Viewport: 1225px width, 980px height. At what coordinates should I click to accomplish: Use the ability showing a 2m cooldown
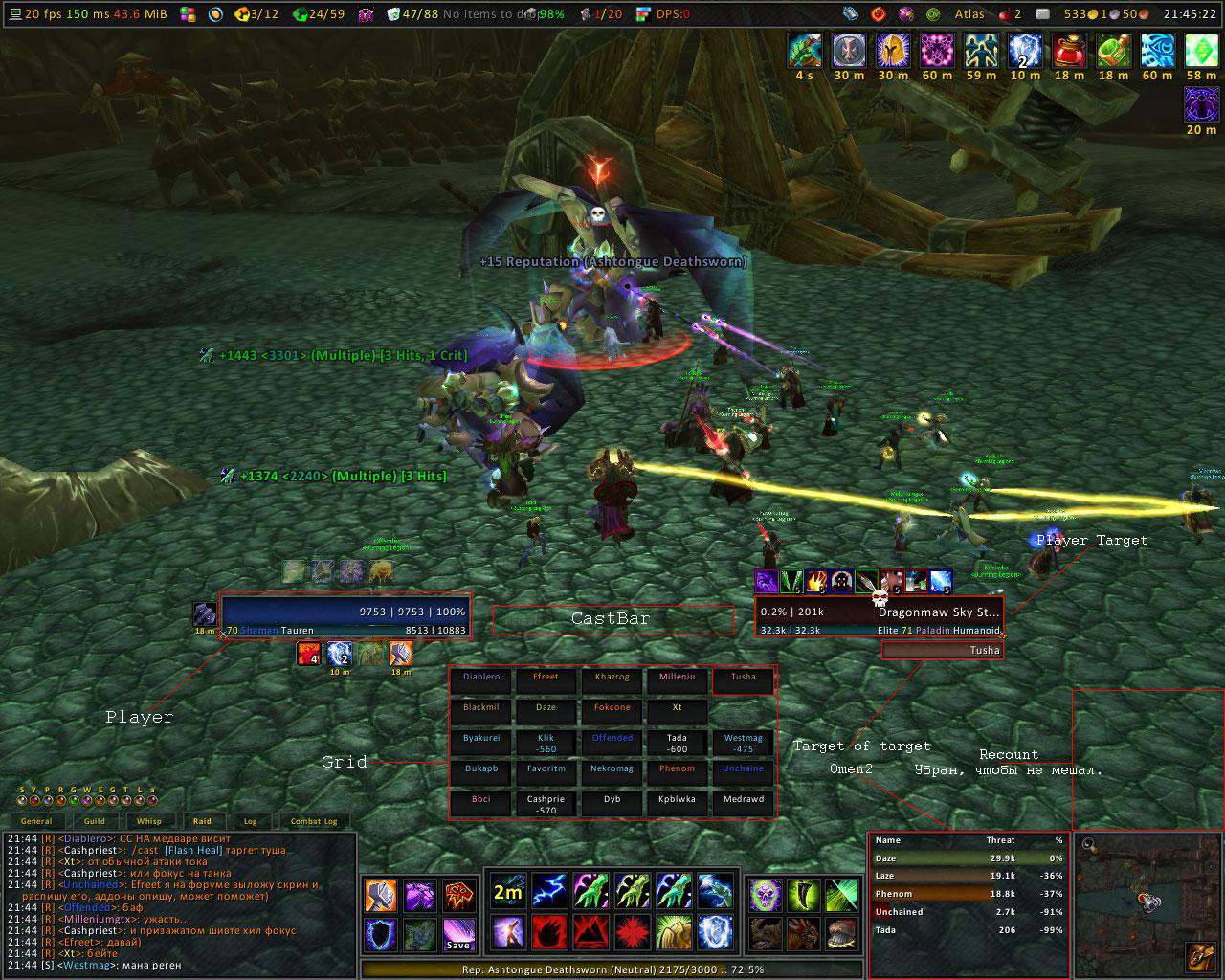[507, 892]
